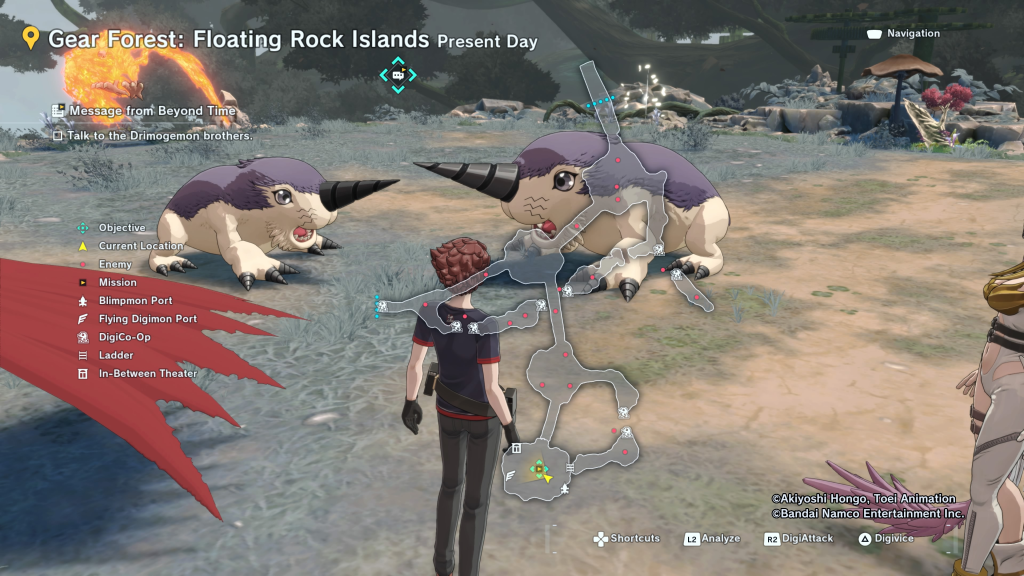Select the Ladder legend entry
Screen dimensions: 1024x576
click(115, 355)
